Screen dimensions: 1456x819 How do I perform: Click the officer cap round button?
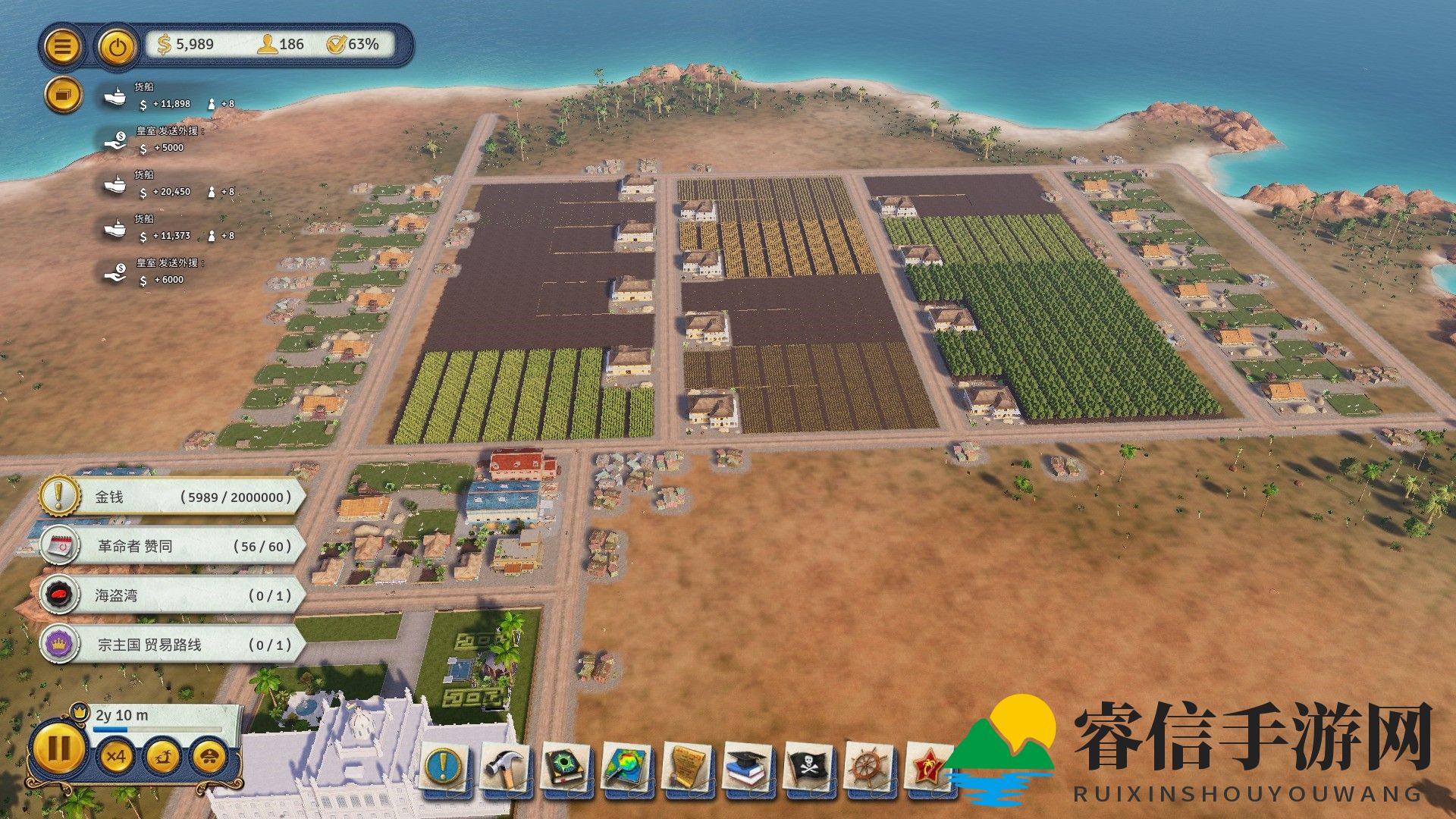(x=209, y=756)
